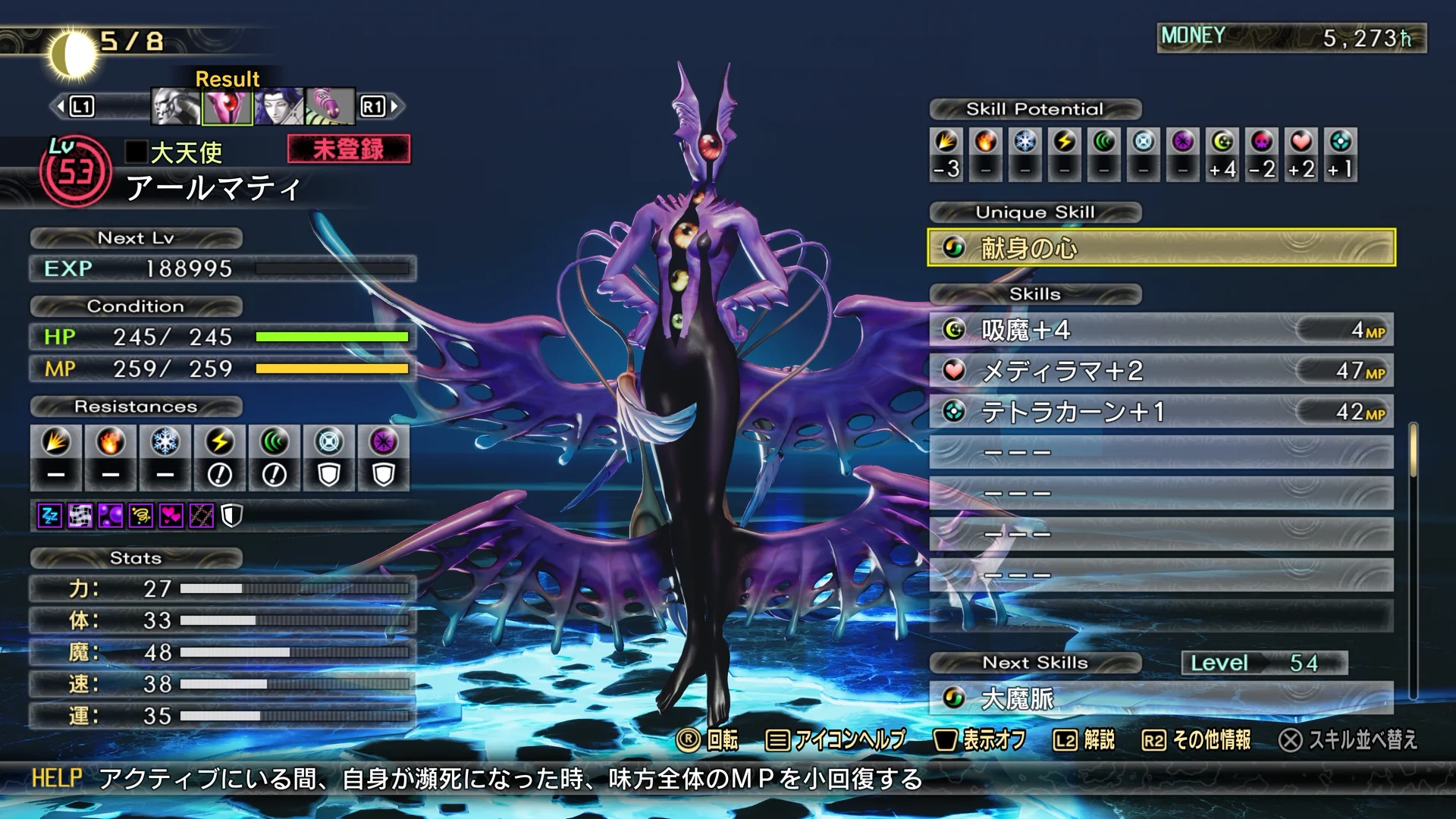Click the fire resistance icon
The height and width of the screenshot is (819, 1456).
click(111, 441)
